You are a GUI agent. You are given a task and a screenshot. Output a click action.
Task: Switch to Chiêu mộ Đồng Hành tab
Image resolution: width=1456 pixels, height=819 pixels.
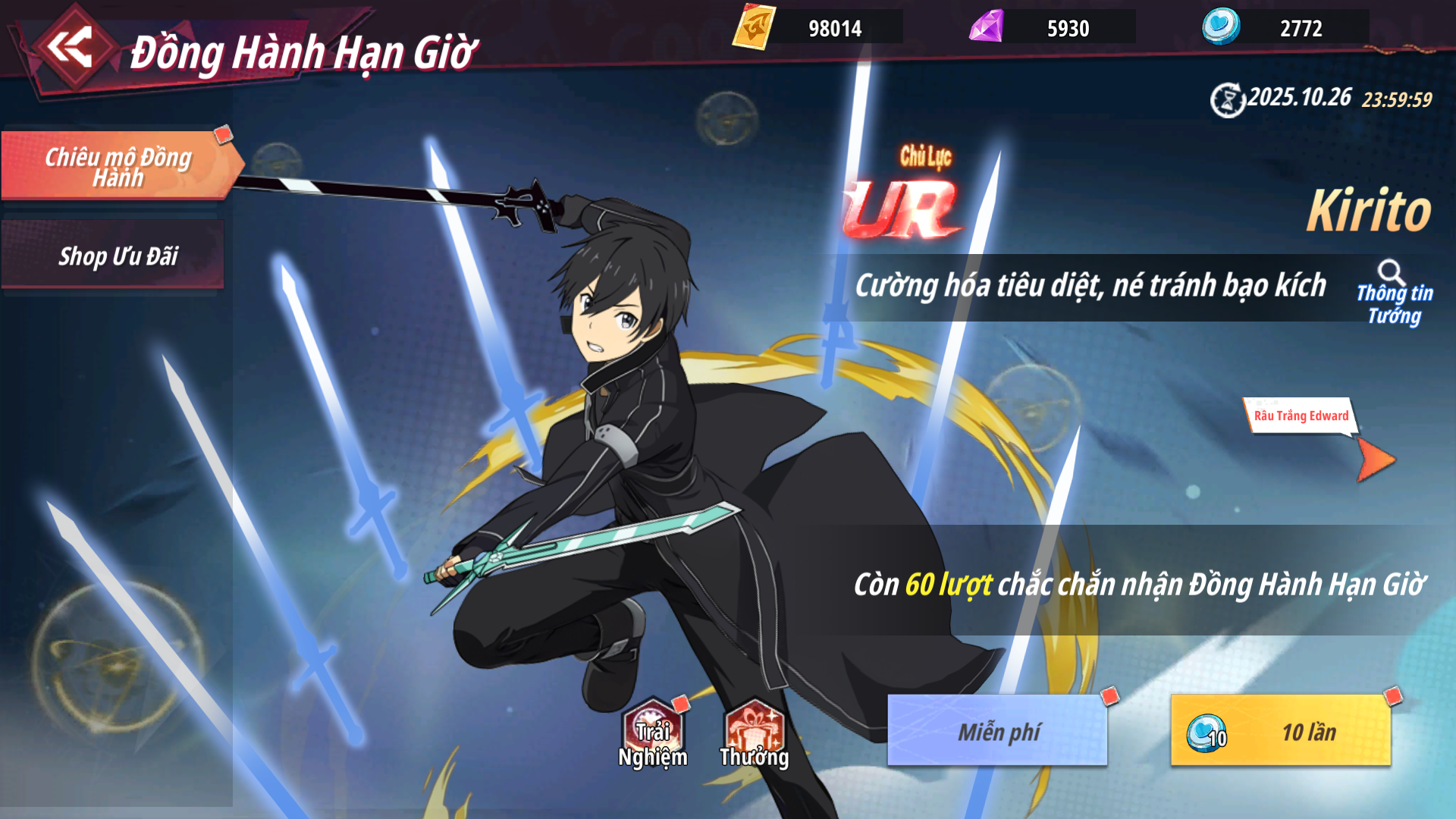(x=118, y=166)
